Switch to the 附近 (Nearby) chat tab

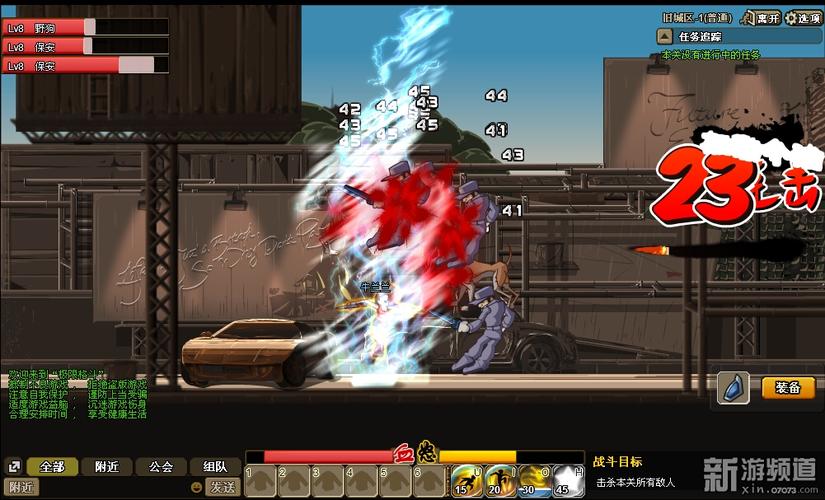tap(105, 466)
